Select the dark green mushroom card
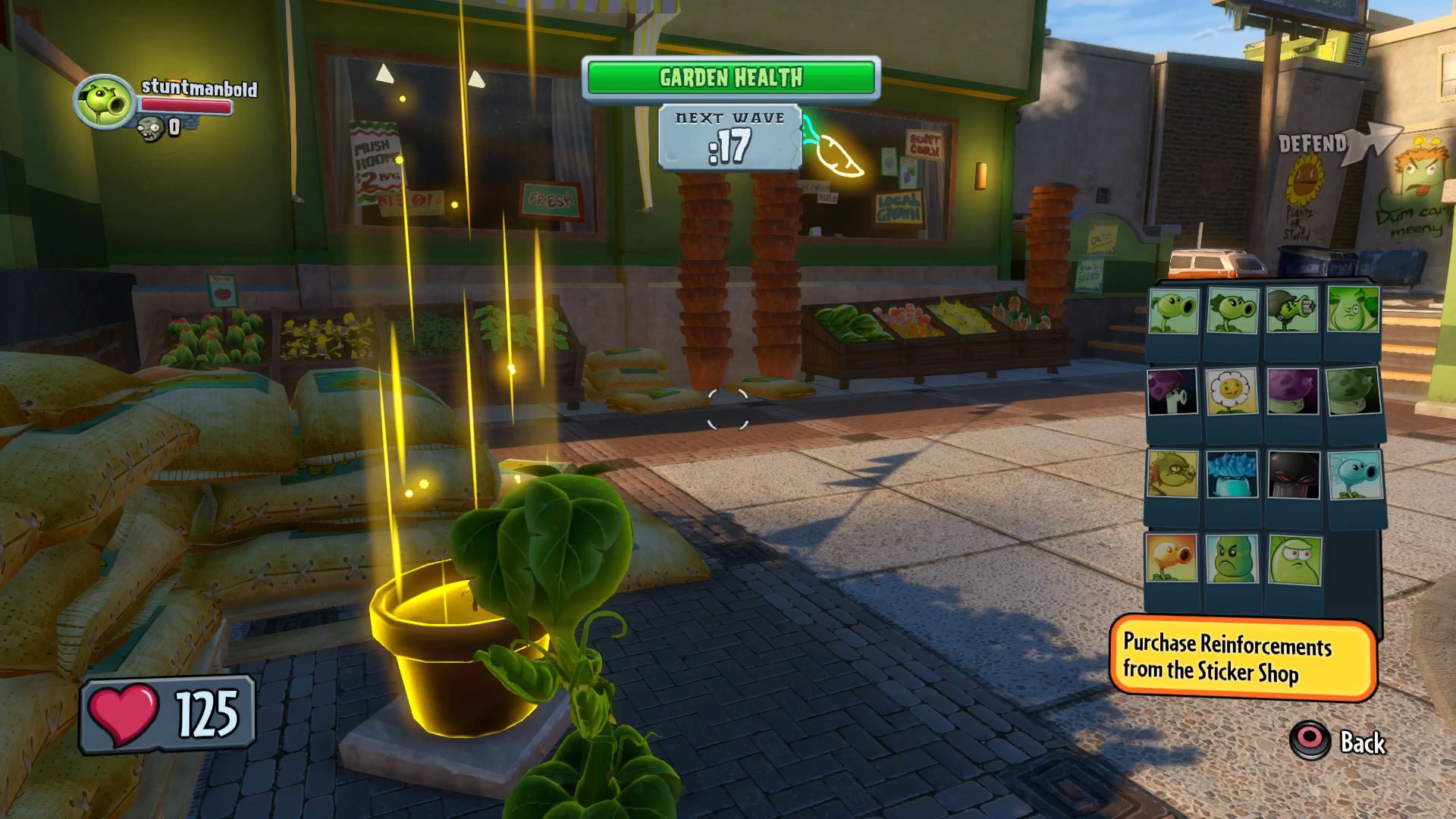This screenshot has height=819, width=1456. [1353, 391]
